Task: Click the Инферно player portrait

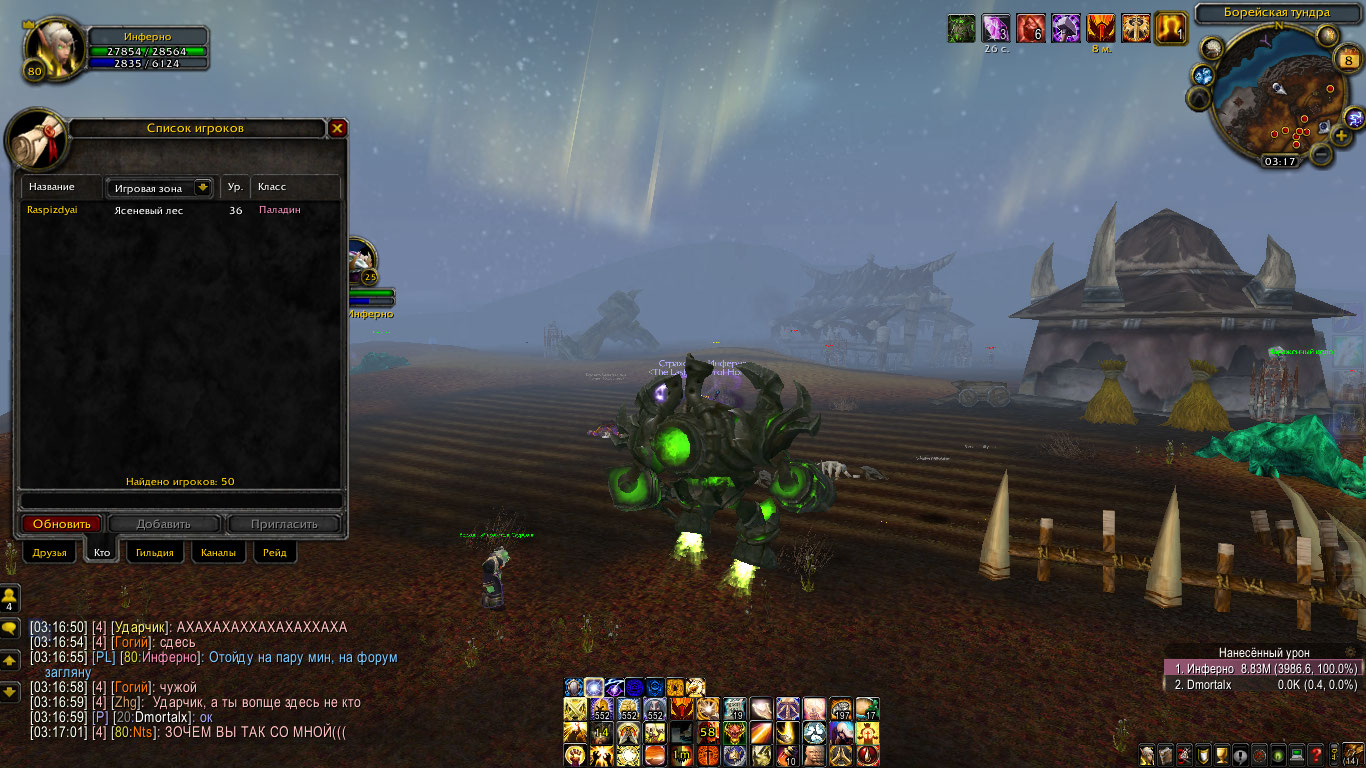Action: click(48, 49)
